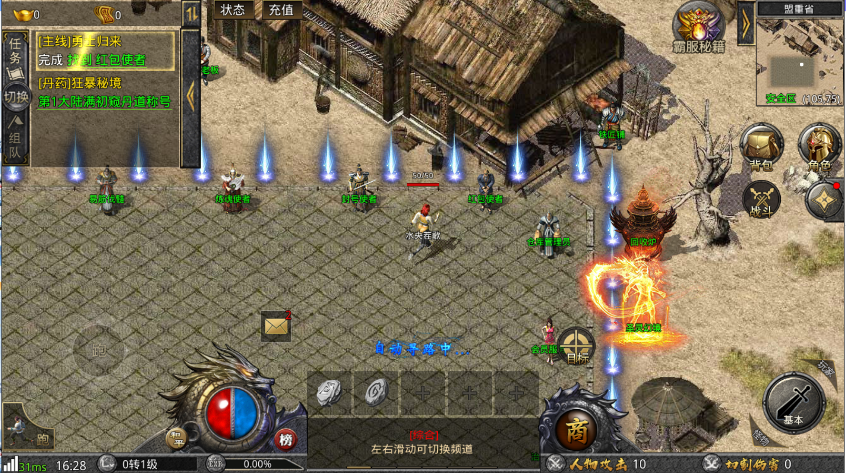Open the 背包 backpack

(763, 147)
